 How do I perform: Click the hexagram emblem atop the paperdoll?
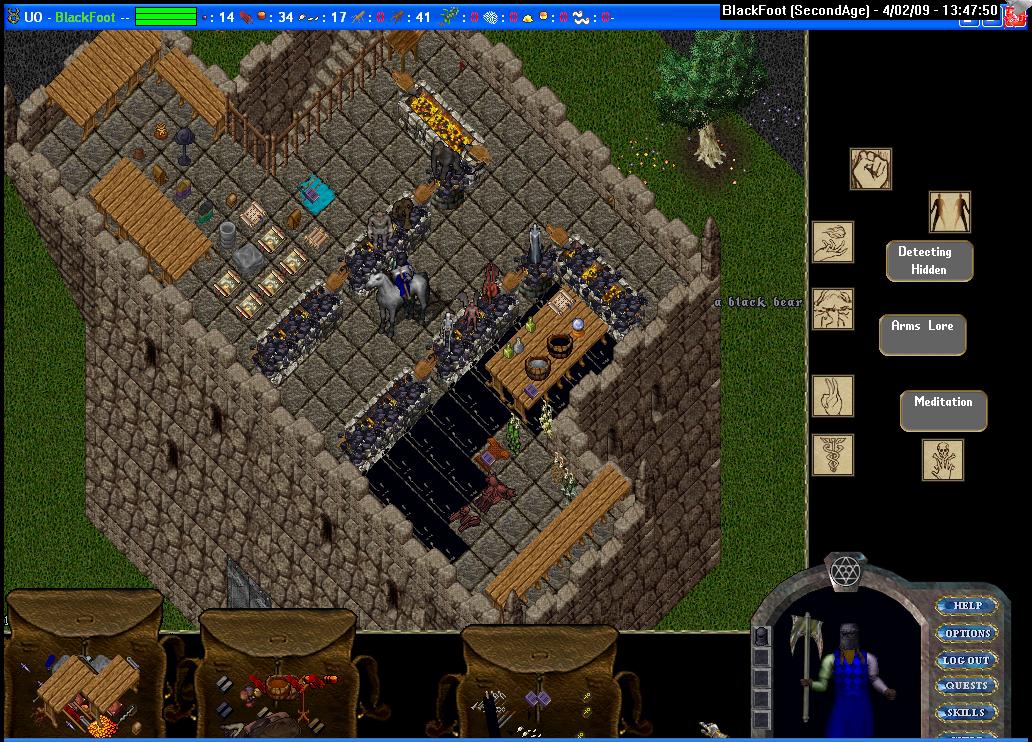[x=845, y=573]
